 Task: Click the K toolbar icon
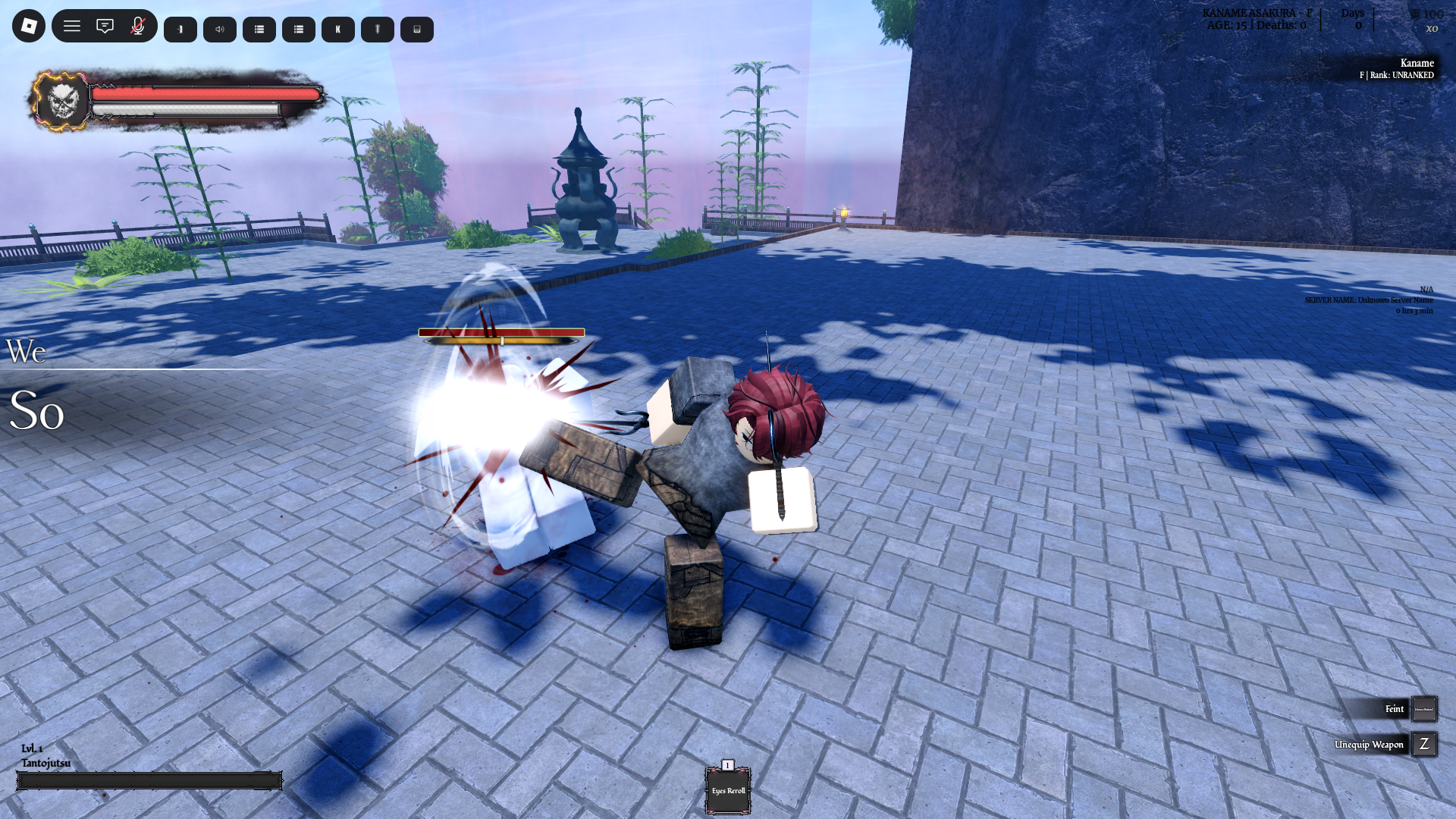click(x=337, y=29)
